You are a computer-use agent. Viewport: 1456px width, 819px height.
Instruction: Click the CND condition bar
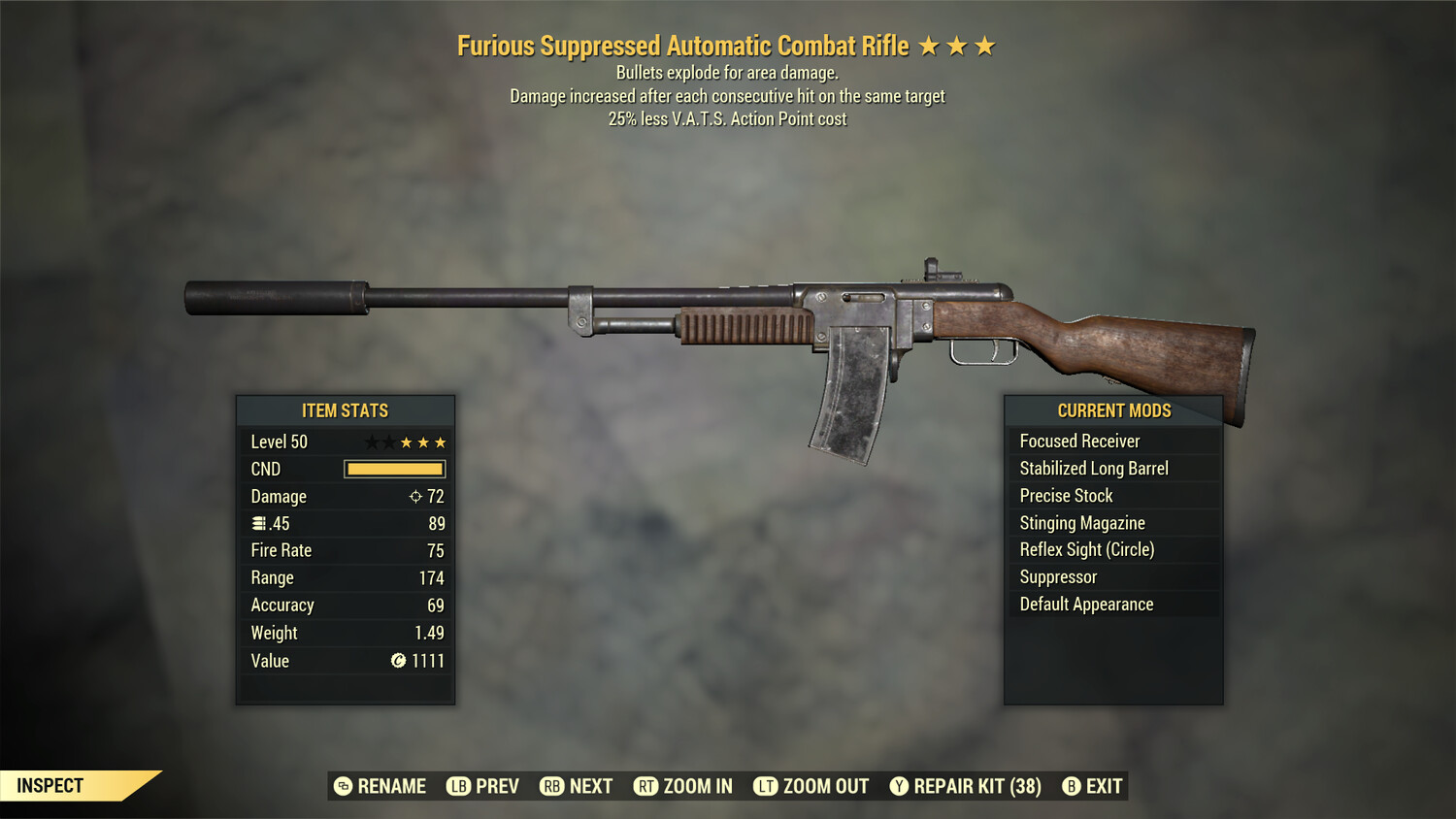pyautogui.click(x=393, y=469)
